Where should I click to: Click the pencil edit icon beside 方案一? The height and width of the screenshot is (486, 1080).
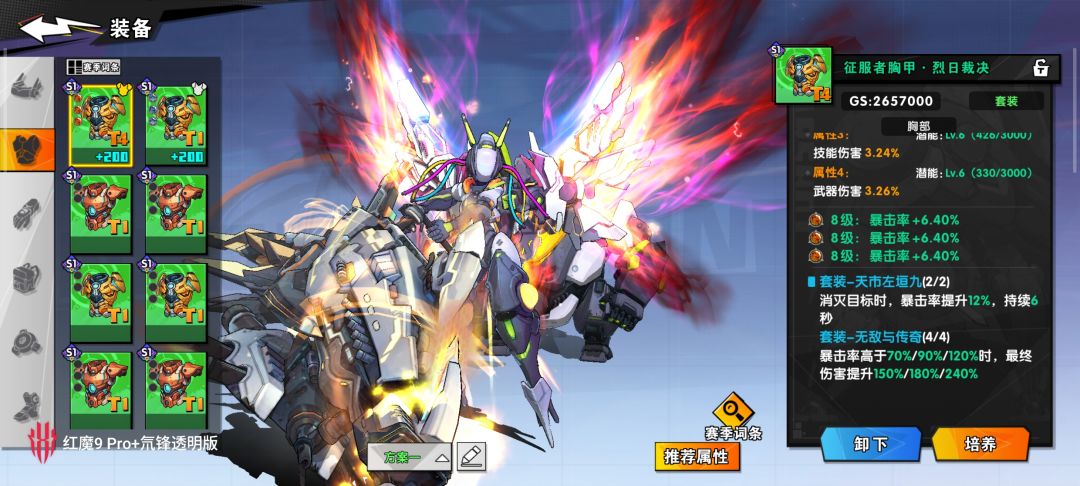tap(471, 457)
